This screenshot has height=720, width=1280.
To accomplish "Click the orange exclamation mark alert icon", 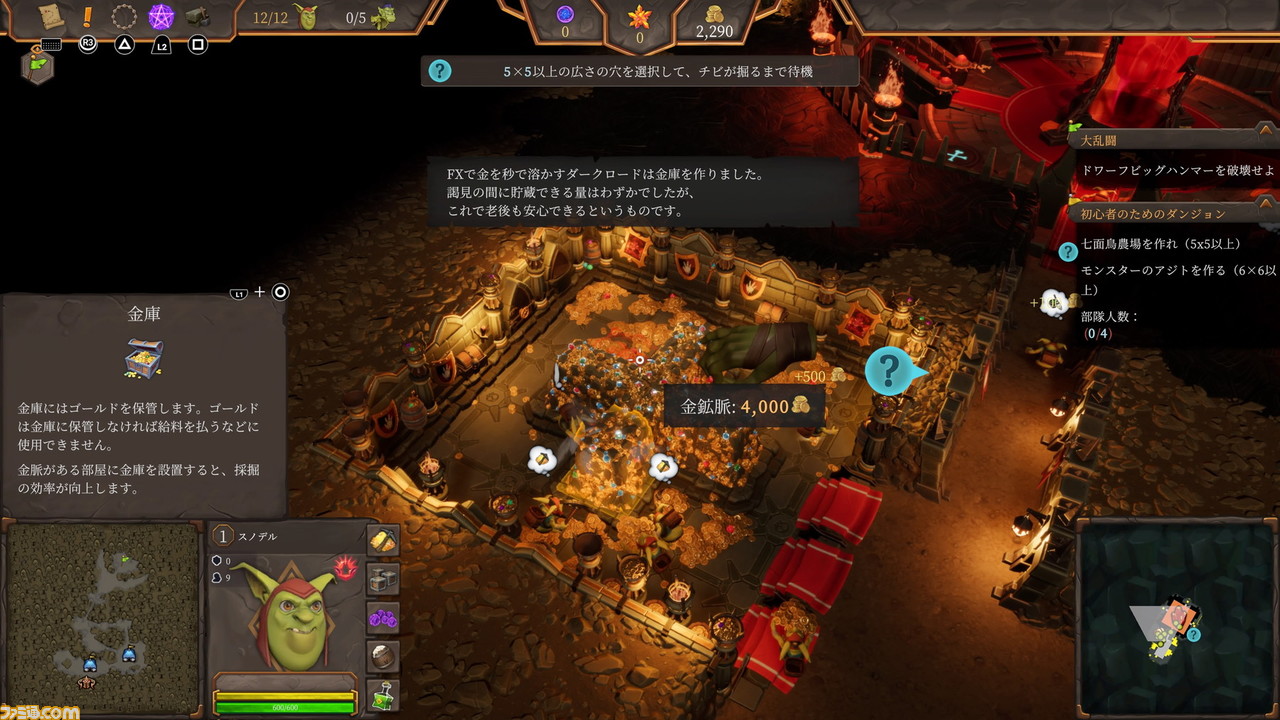I will (x=88, y=16).
